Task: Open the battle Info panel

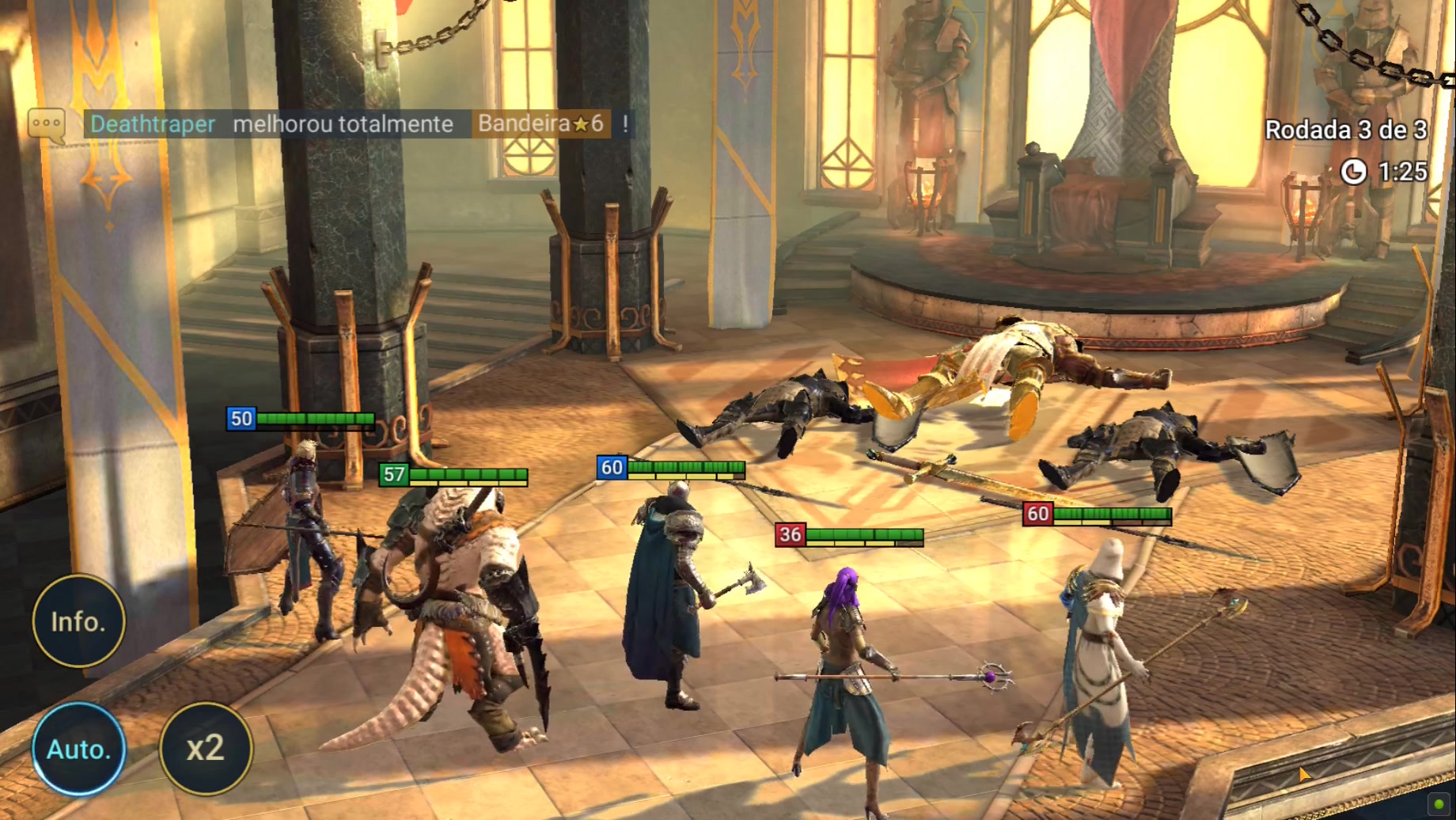Action: click(78, 621)
